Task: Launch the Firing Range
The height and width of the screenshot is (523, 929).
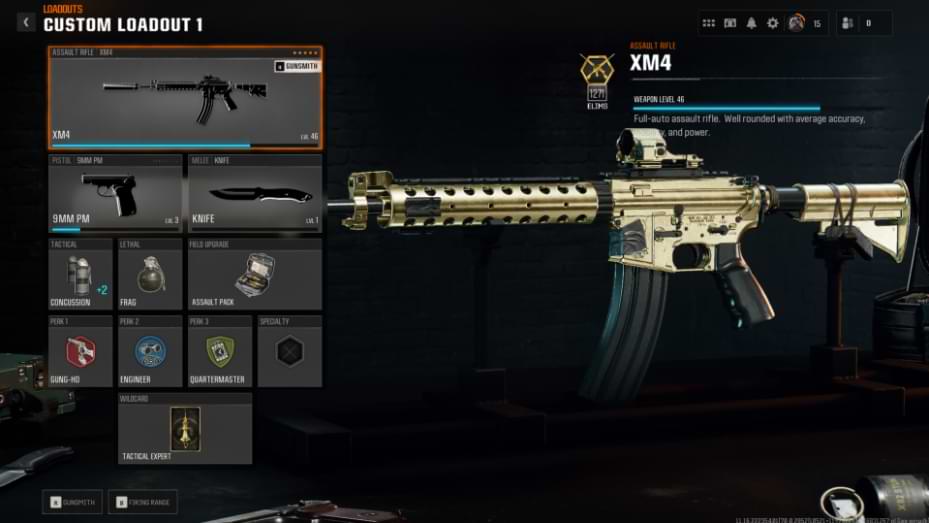Action: [139, 500]
